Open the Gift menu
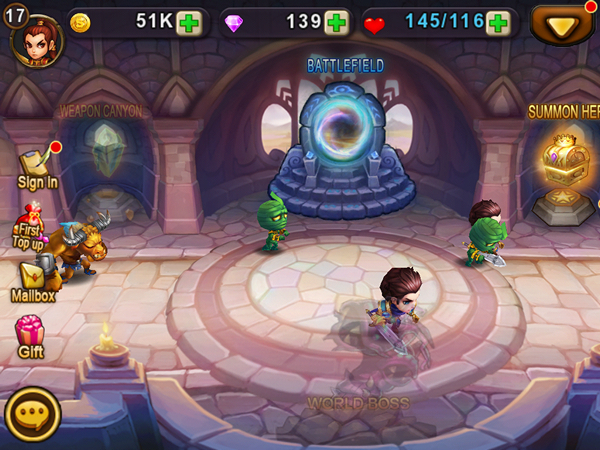This screenshot has width=600, height=450. (31, 334)
